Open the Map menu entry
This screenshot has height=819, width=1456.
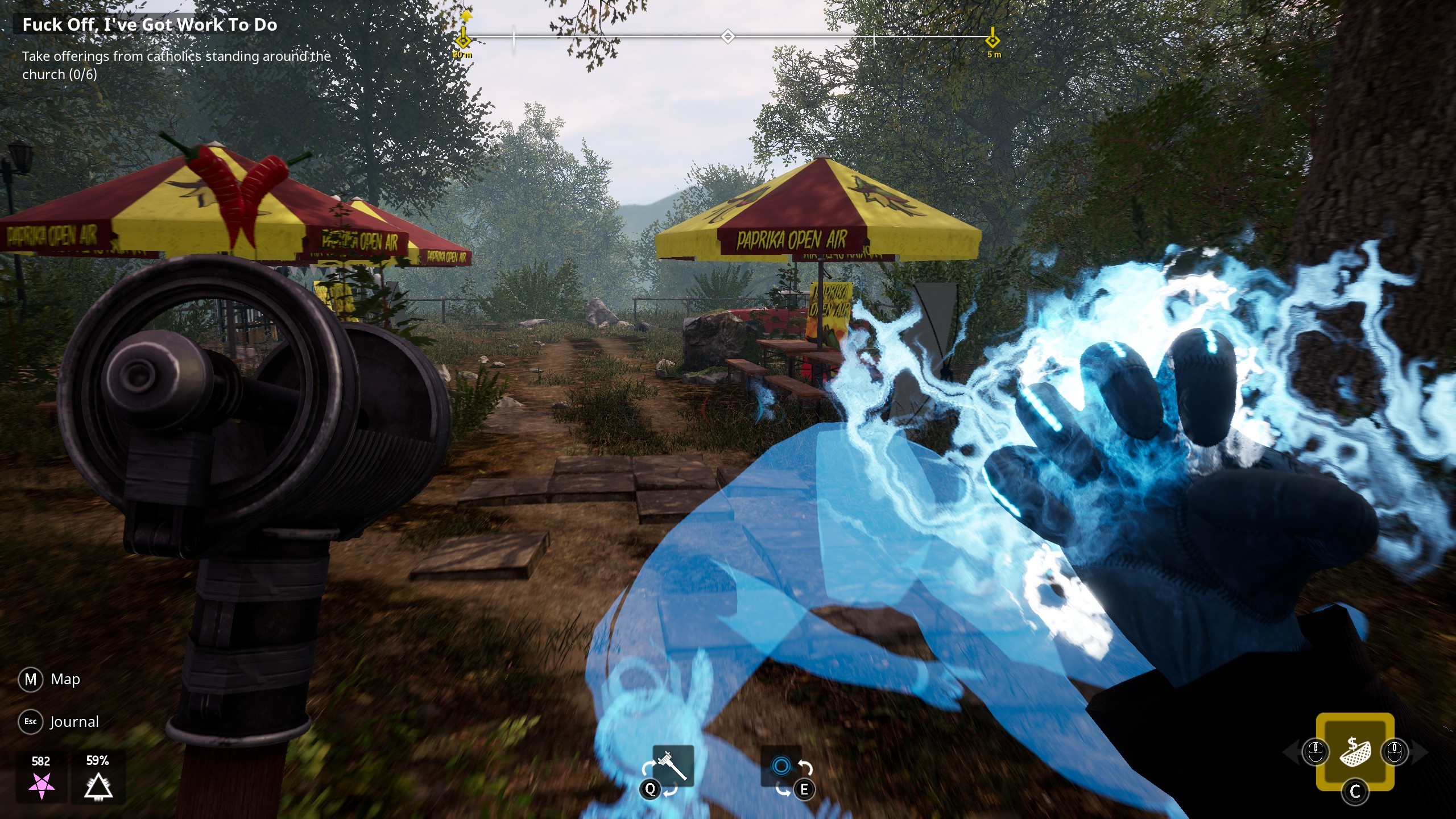coord(67,679)
